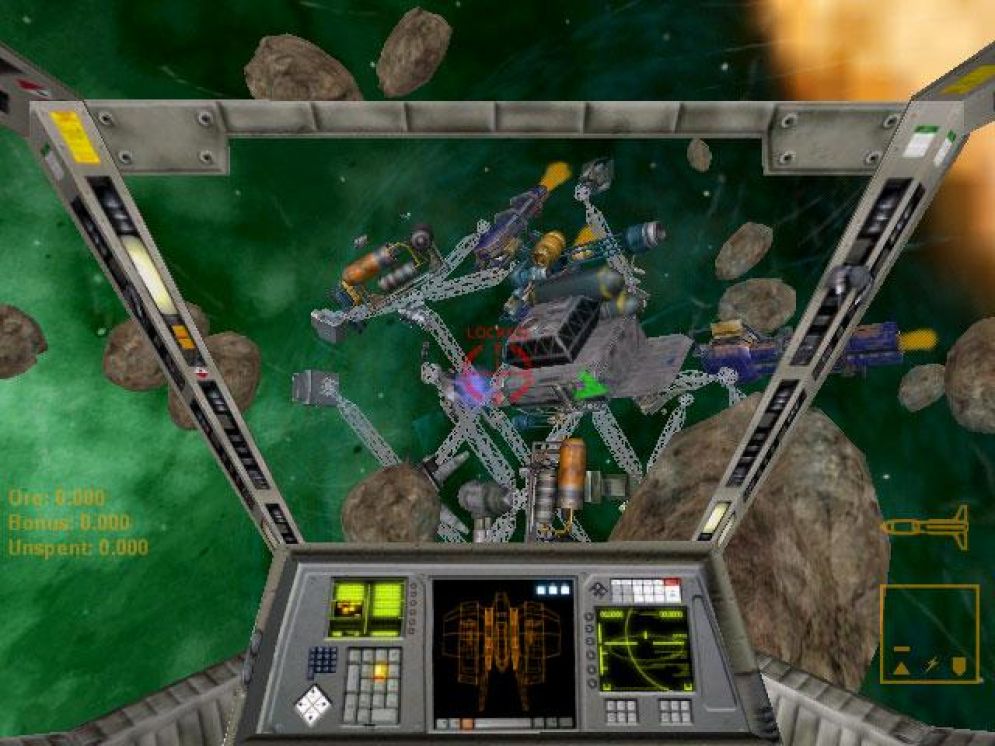Click the three white indicator lights
Viewport: 995px width, 746px height.
552,590
